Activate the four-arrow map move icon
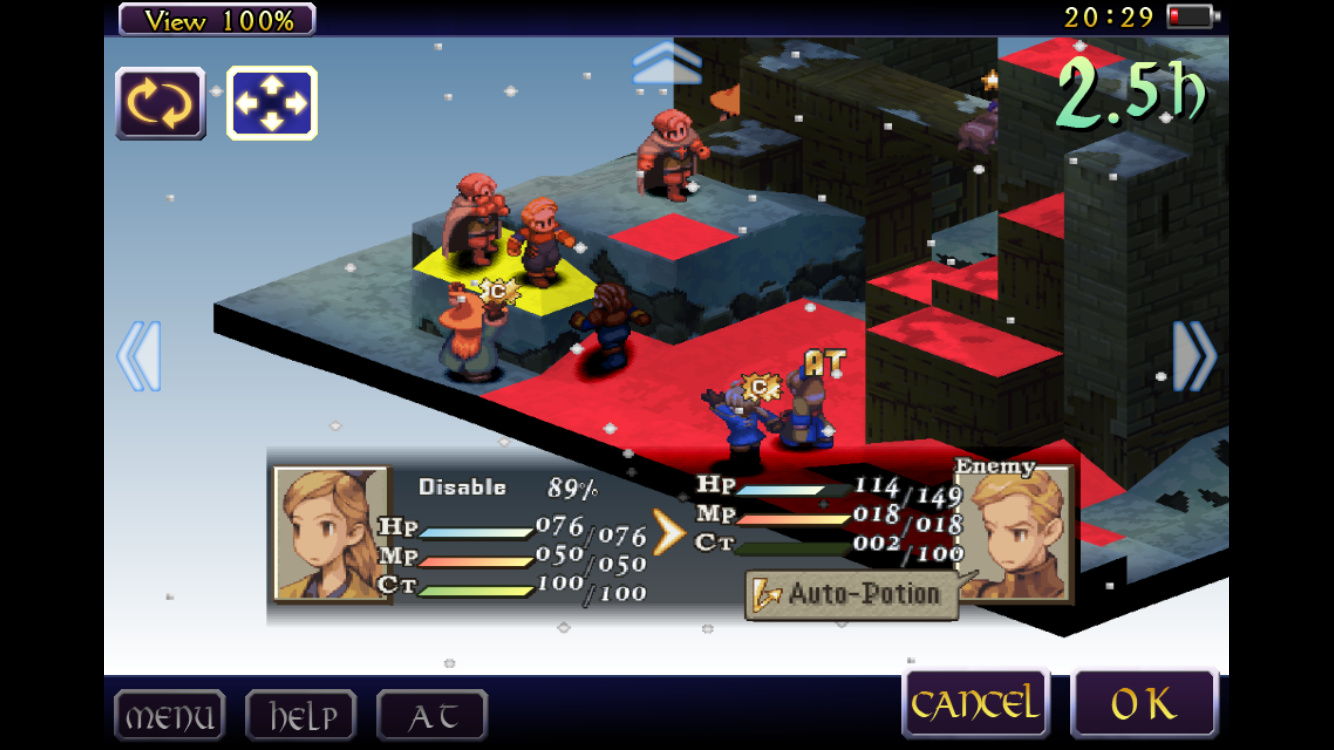Viewport: 1334px width, 750px height. 272,103
